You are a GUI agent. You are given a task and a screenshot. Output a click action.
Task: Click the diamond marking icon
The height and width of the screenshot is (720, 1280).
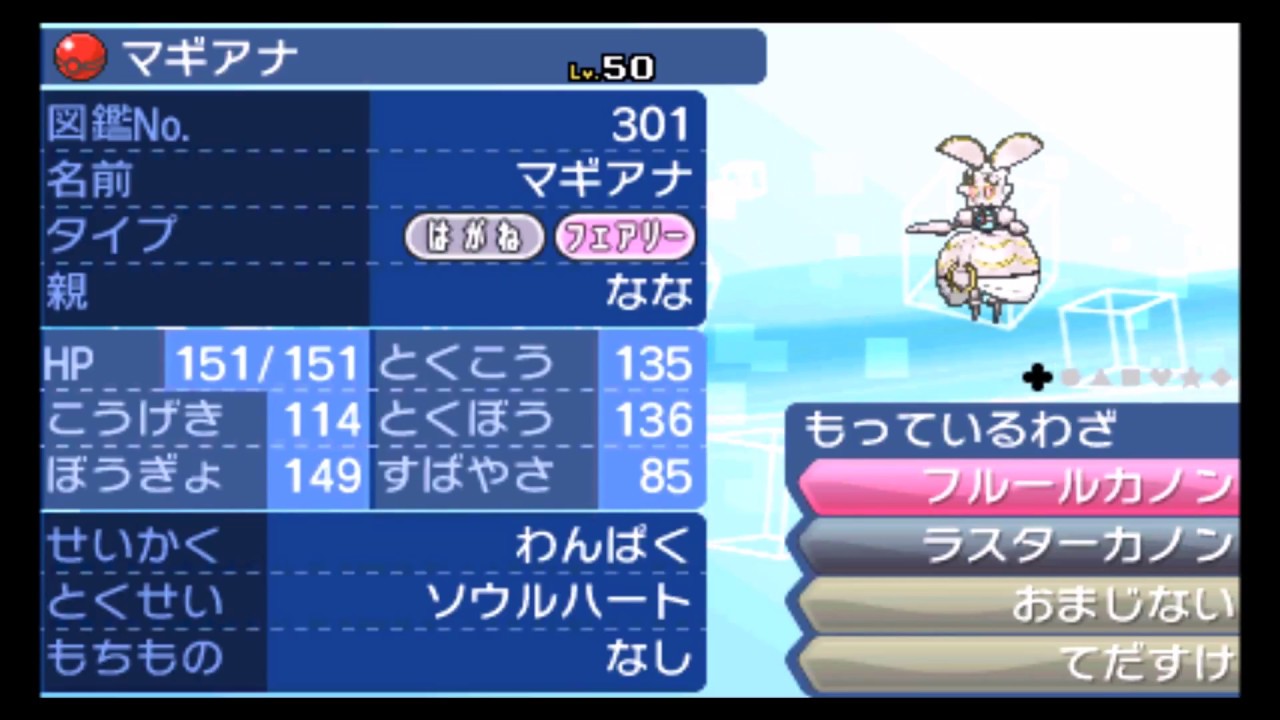1221,378
